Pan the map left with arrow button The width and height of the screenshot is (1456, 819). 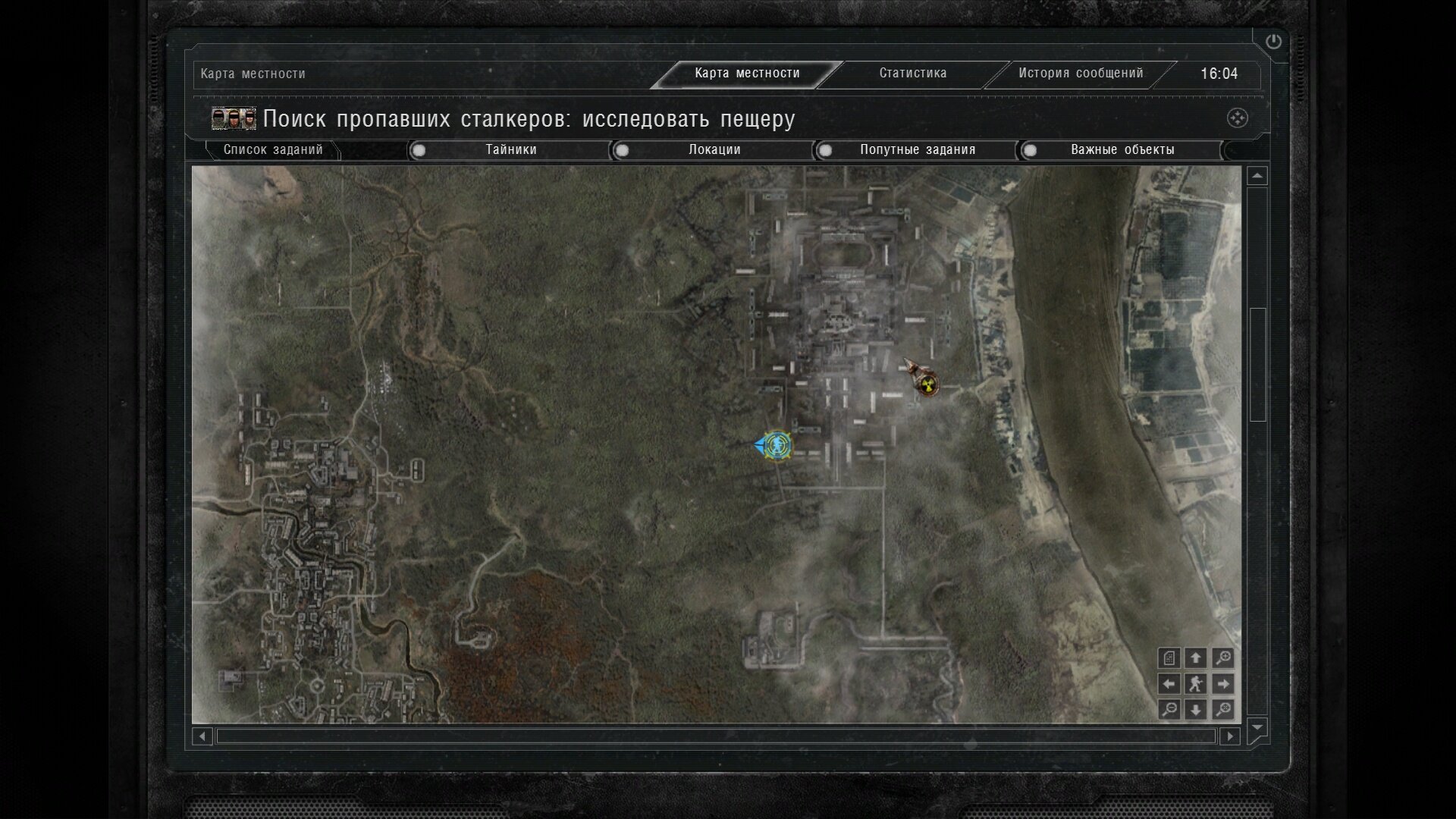[x=1169, y=684]
